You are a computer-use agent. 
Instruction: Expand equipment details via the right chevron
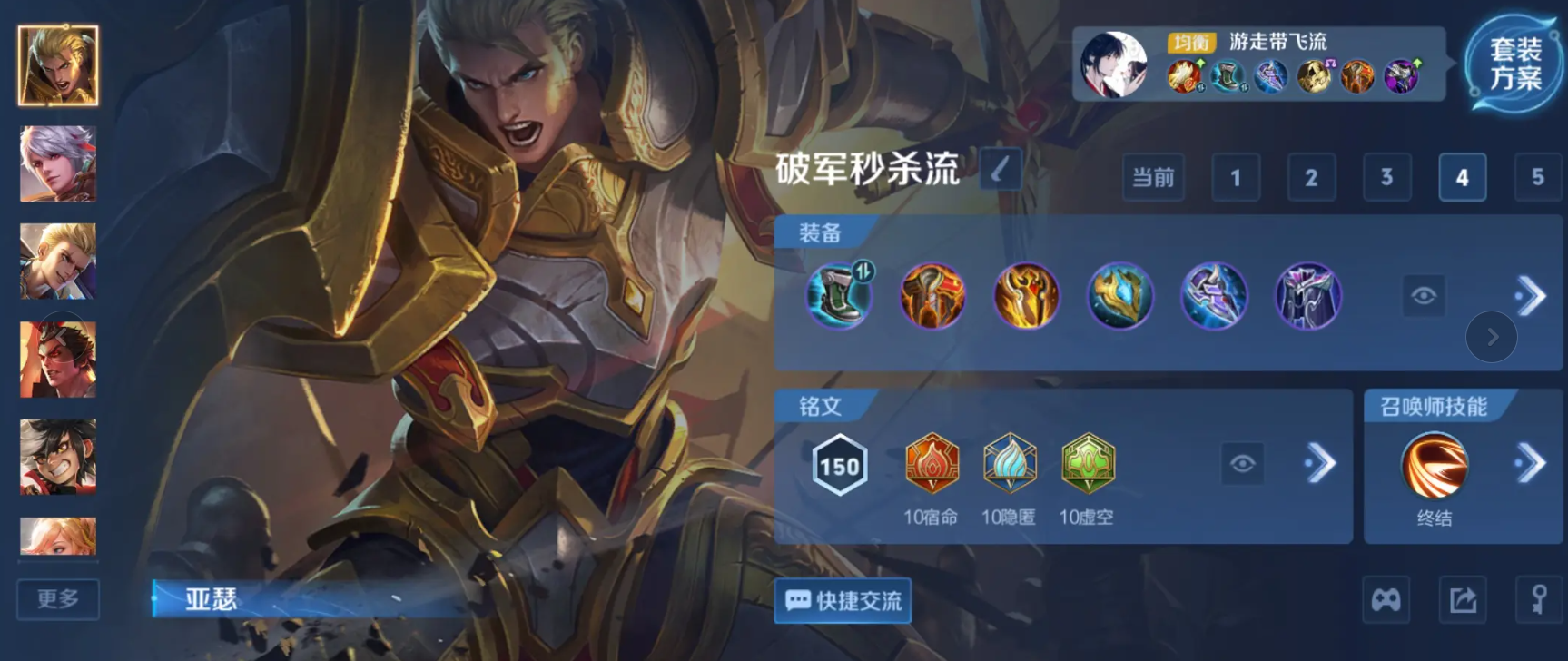point(1533,295)
